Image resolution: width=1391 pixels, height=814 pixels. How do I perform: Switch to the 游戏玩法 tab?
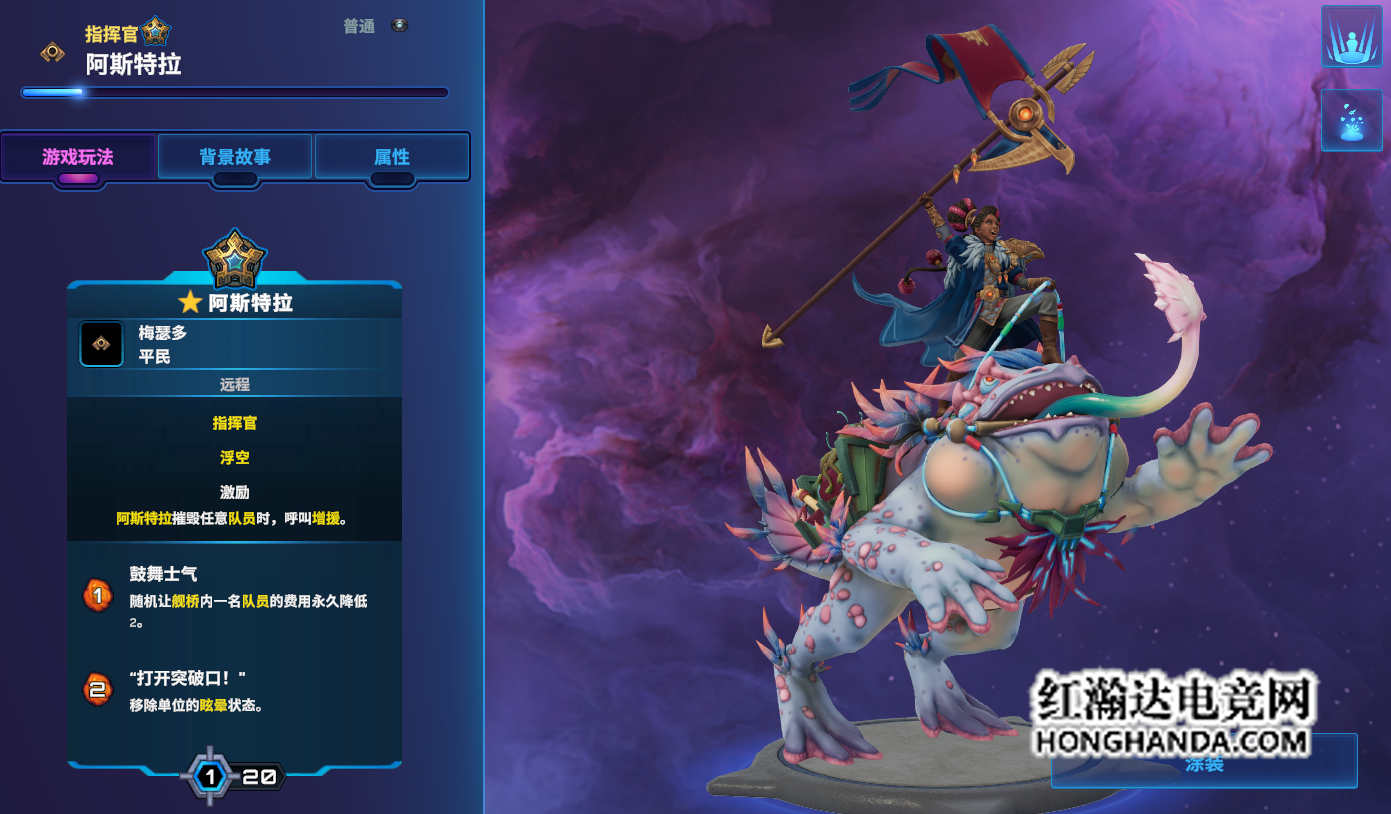pyautogui.click(x=79, y=157)
